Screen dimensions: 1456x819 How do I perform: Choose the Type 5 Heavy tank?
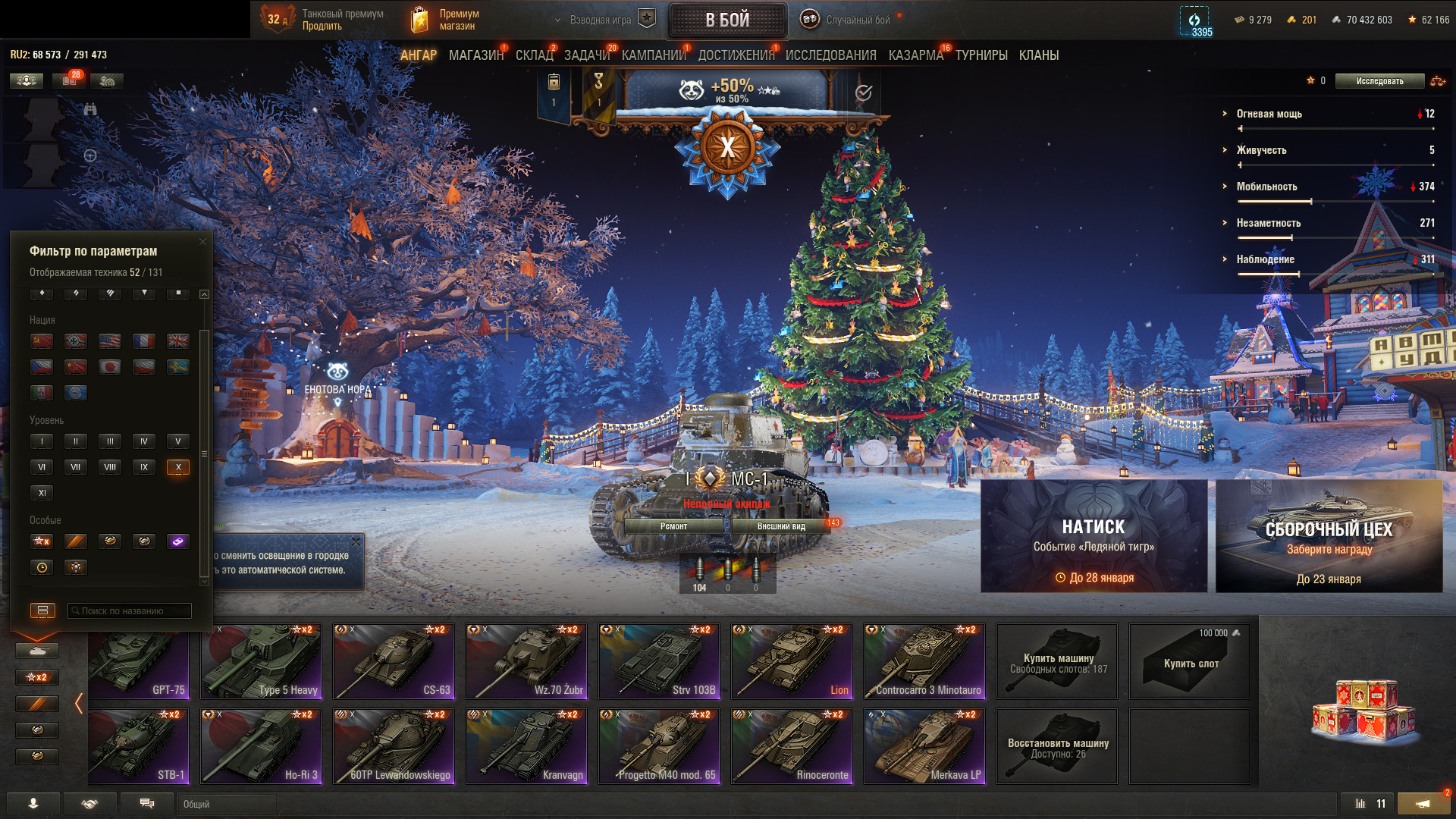261,661
